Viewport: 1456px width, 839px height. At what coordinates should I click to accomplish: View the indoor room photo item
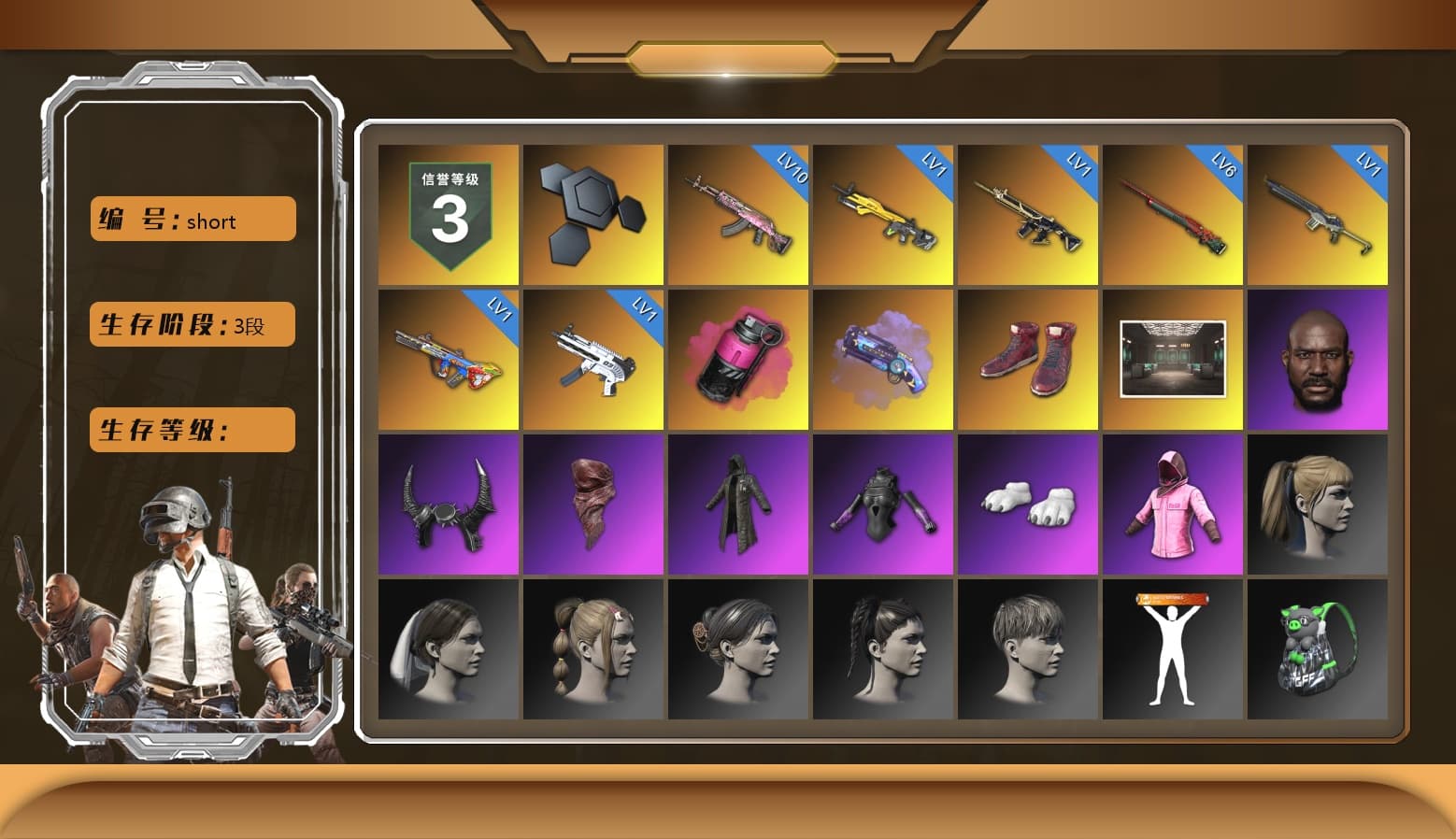[1173, 360]
